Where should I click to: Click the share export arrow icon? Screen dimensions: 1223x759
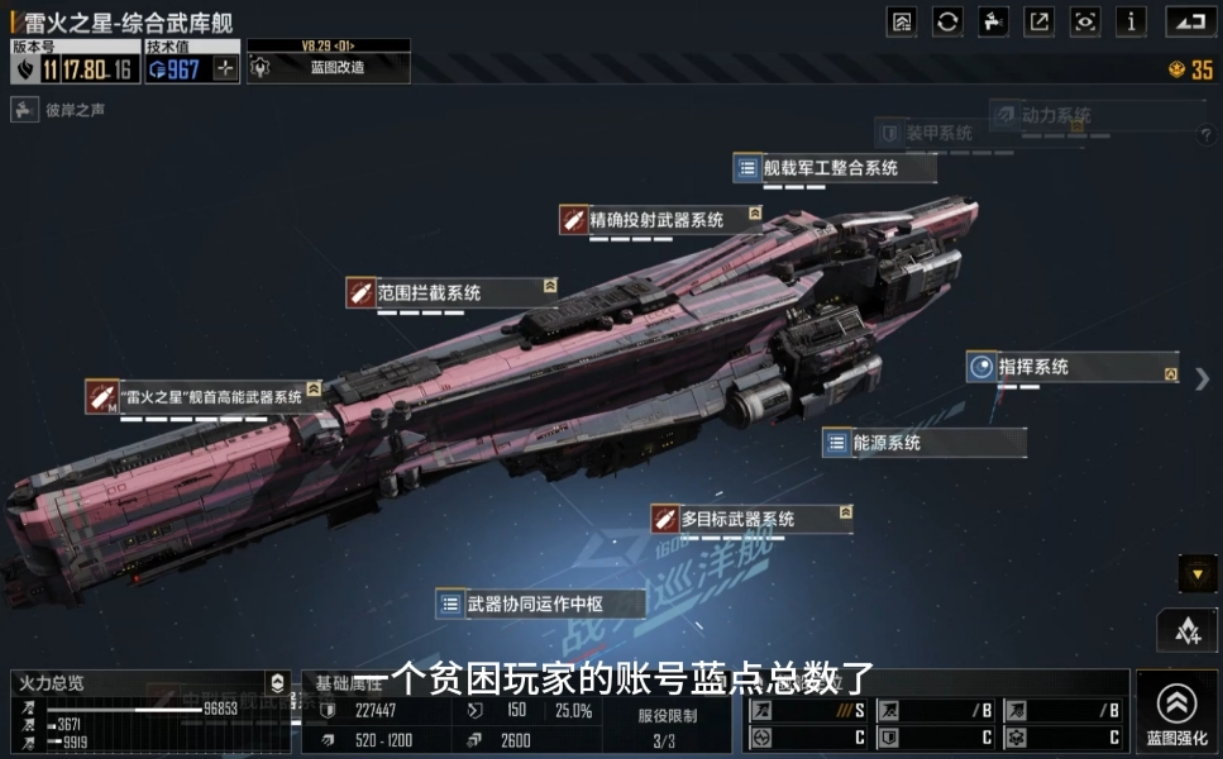click(x=1039, y=22)
